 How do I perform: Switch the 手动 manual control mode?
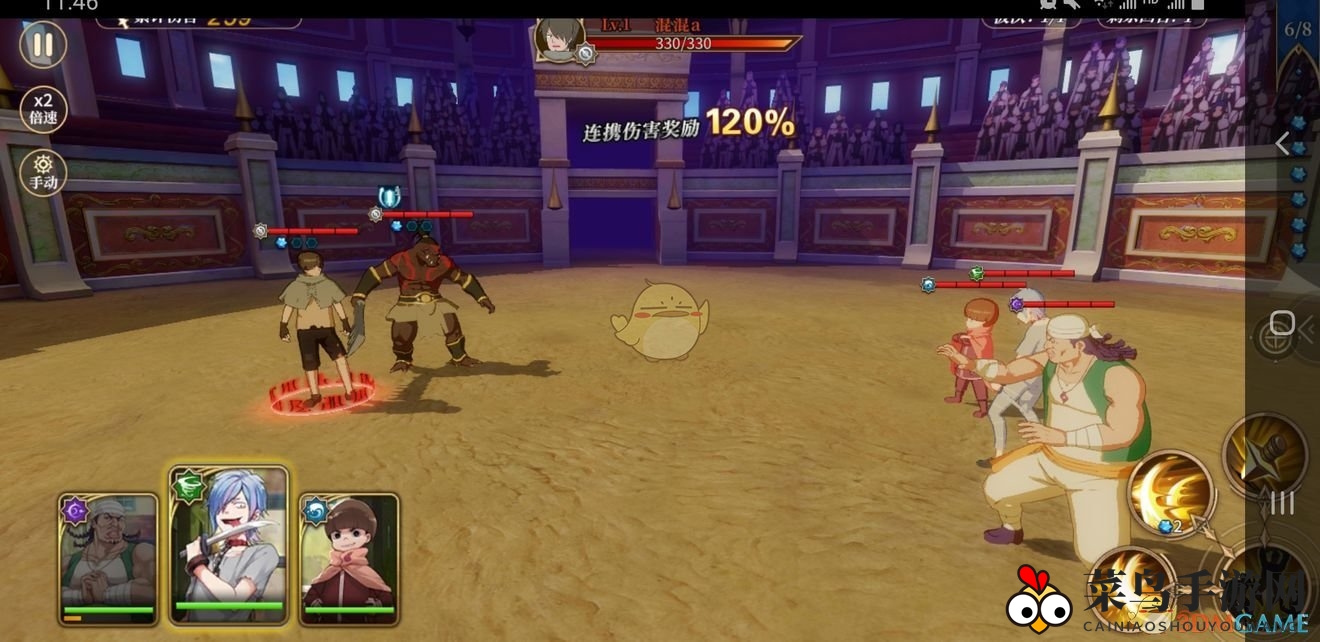43,173
